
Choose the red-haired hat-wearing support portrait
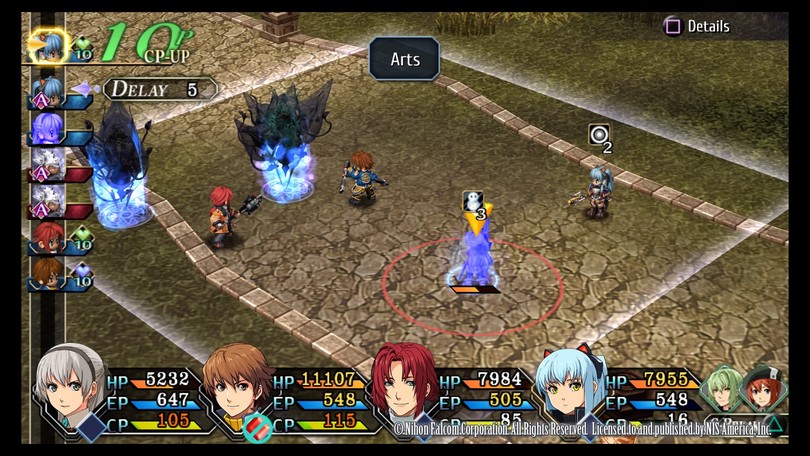click(x=763, y=391)
